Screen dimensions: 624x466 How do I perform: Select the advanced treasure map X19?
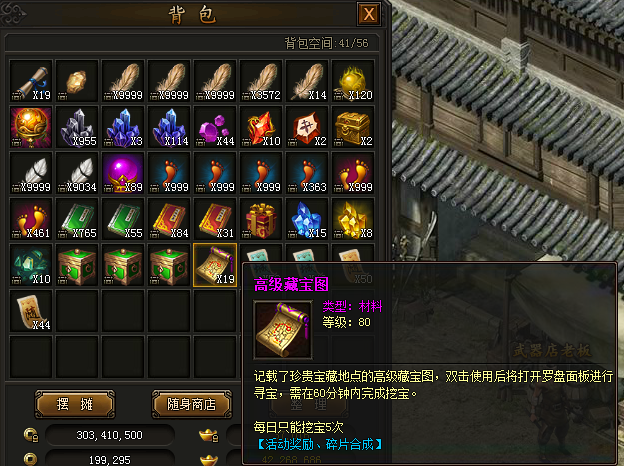pyautogui.click(x=215, y=264)
